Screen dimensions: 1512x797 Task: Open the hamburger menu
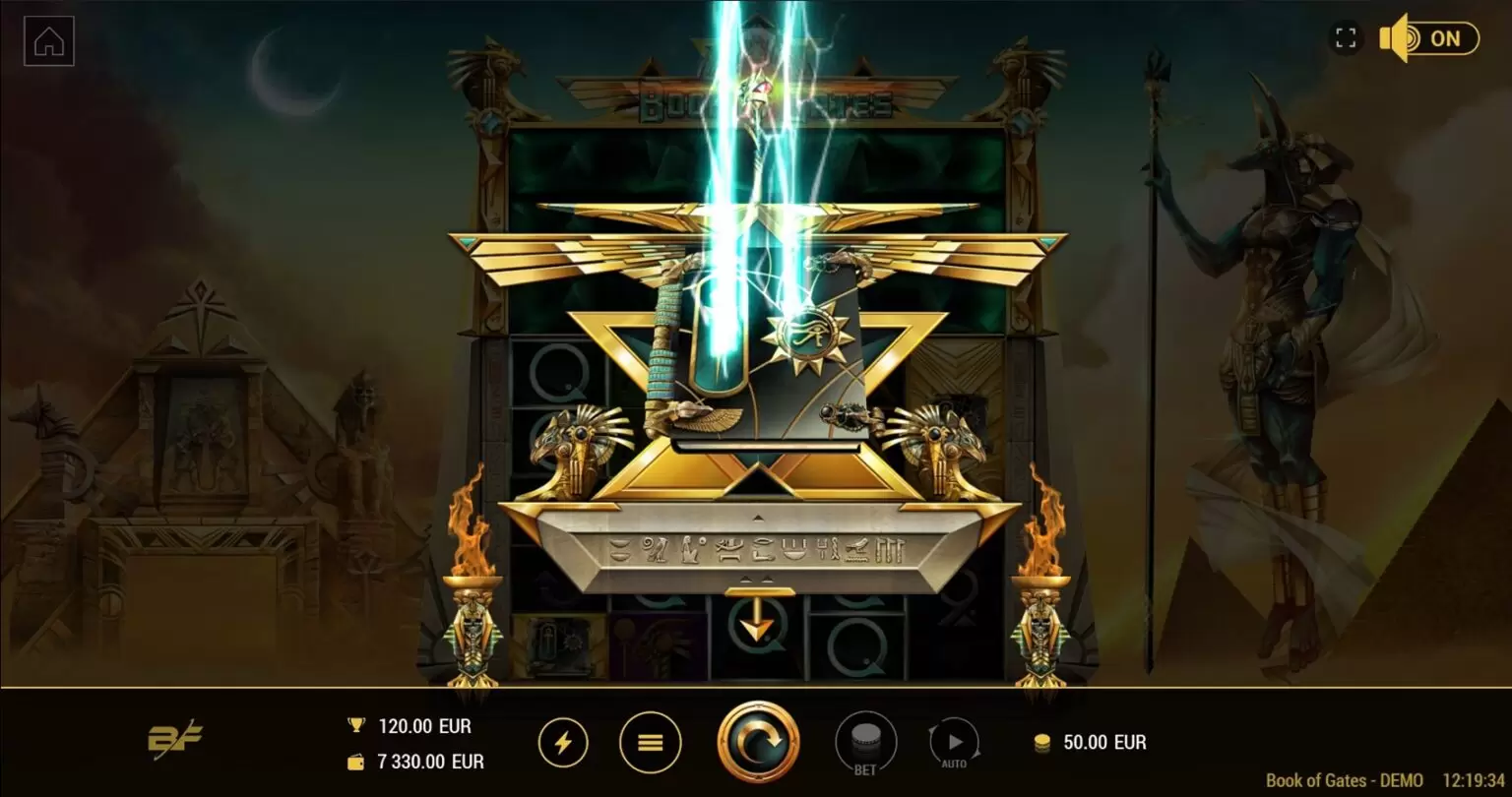tap(650, 742)
